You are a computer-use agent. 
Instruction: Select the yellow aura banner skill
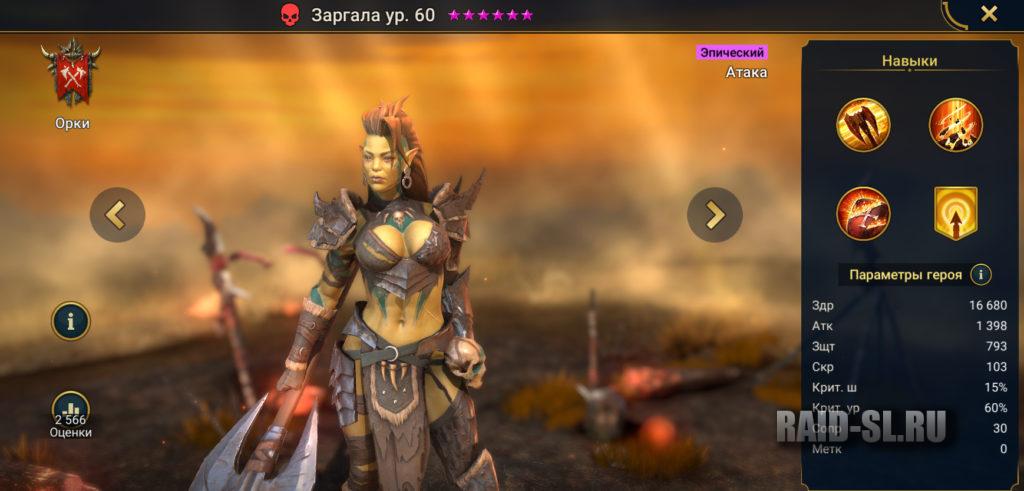(956, 213)
